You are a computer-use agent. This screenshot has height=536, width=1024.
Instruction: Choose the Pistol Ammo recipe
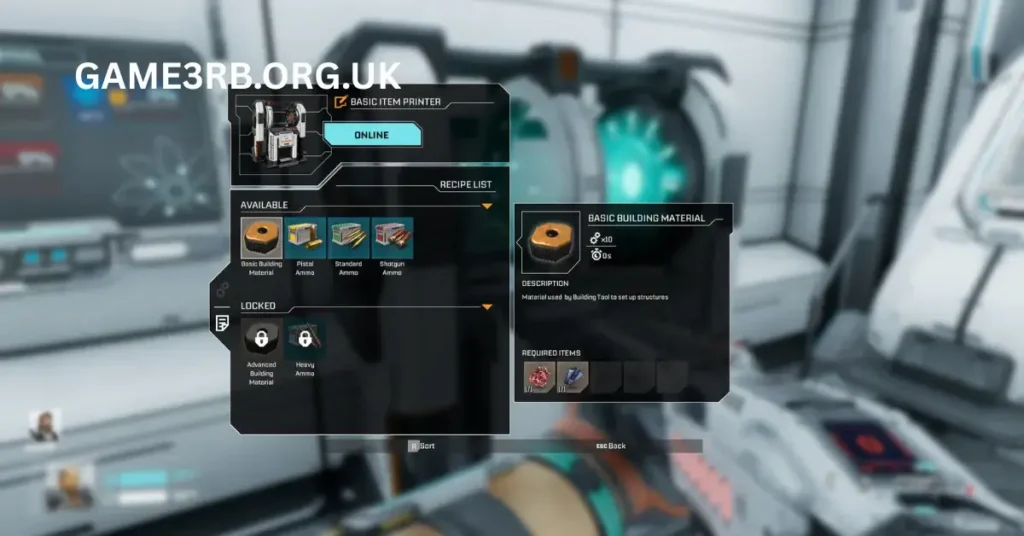pyautogui.click(x=305, y=239)
